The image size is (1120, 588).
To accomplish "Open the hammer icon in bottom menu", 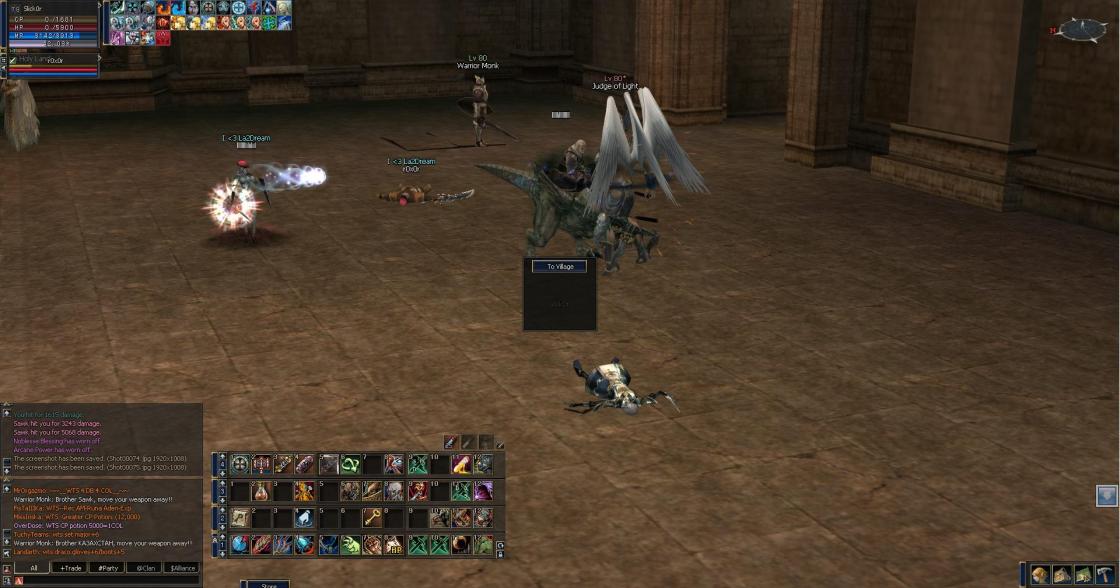I will [1103, 575].
